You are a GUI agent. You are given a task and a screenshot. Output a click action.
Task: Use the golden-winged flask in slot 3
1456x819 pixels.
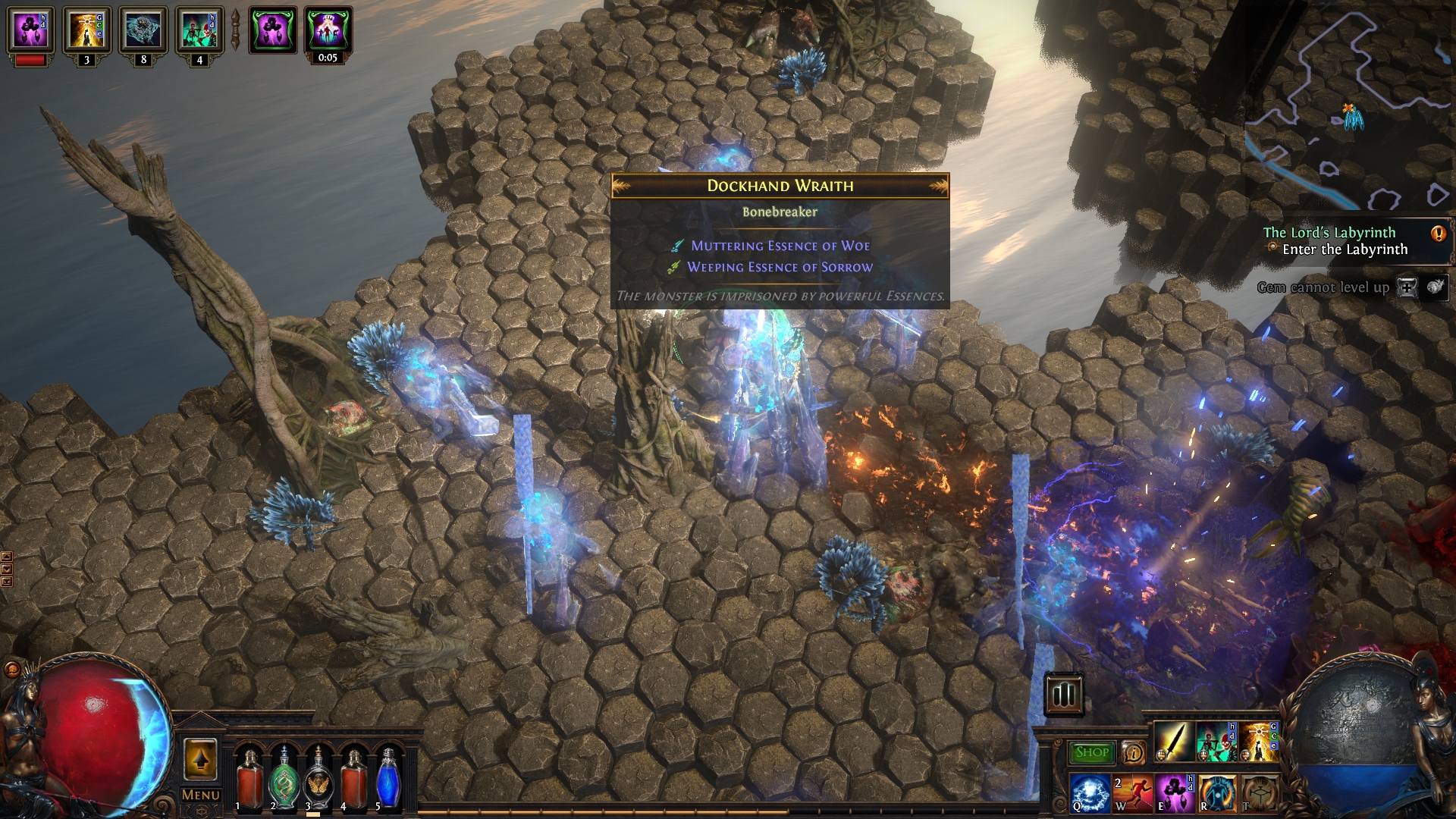[318, 779]
